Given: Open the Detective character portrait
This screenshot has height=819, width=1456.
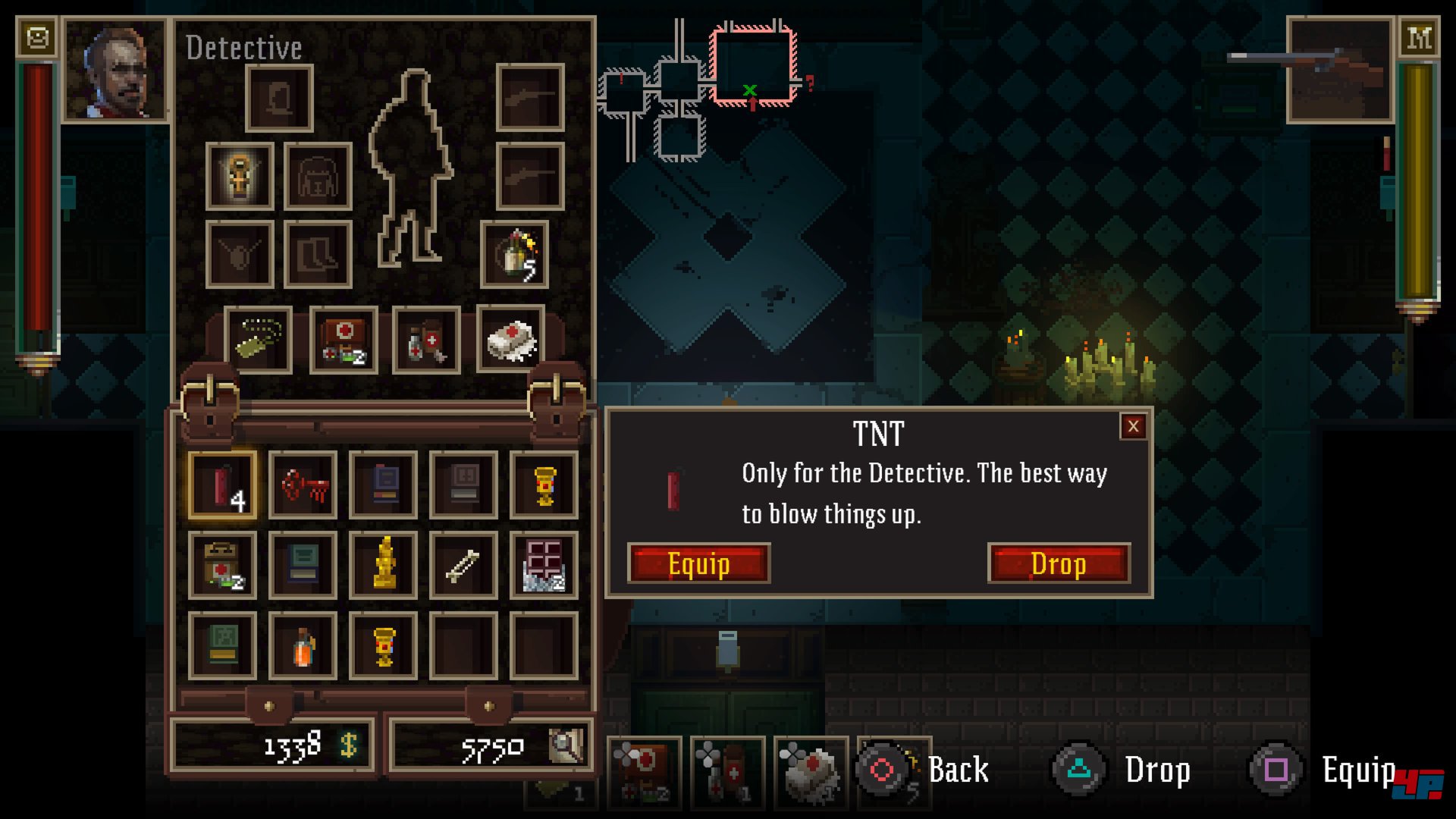Looking at the screenshot, I should pos(115,70).
